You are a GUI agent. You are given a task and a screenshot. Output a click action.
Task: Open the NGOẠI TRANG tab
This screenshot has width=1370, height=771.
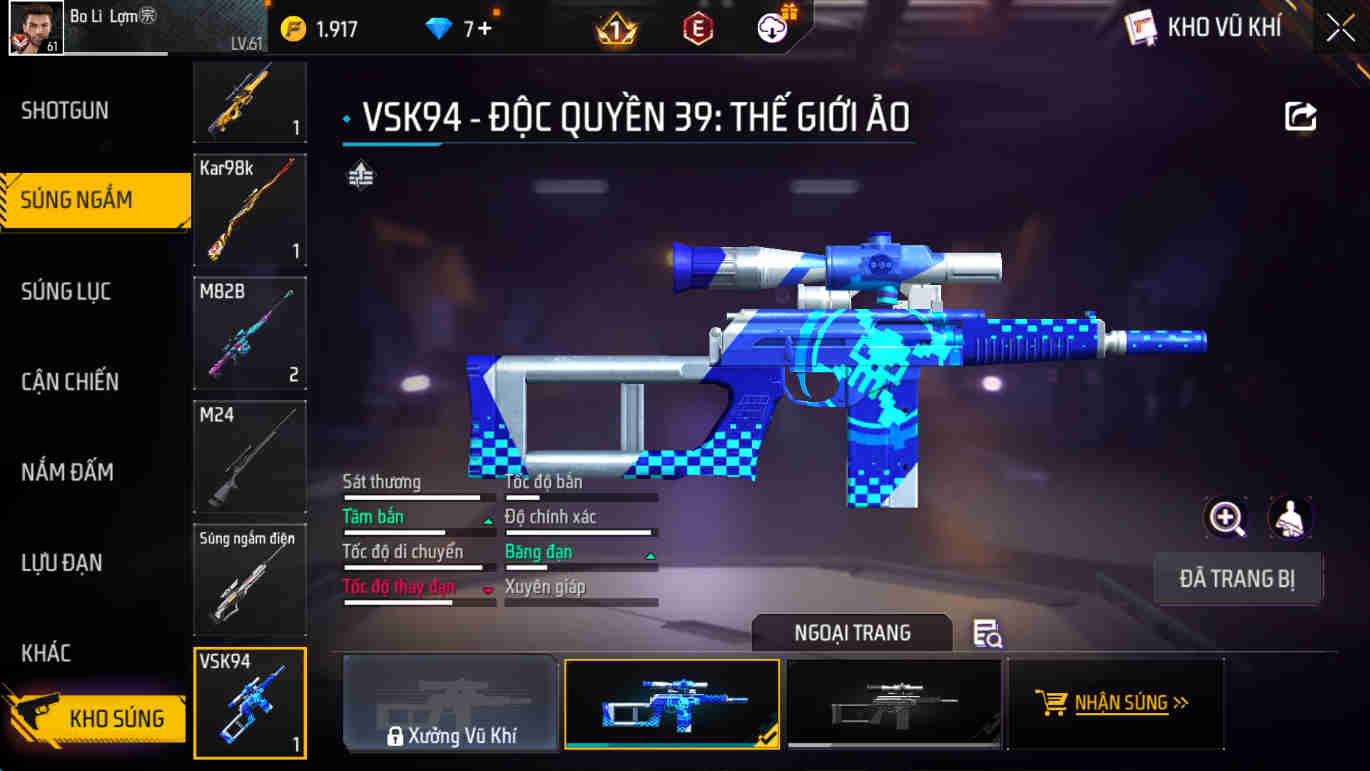(x=851, y=632)
